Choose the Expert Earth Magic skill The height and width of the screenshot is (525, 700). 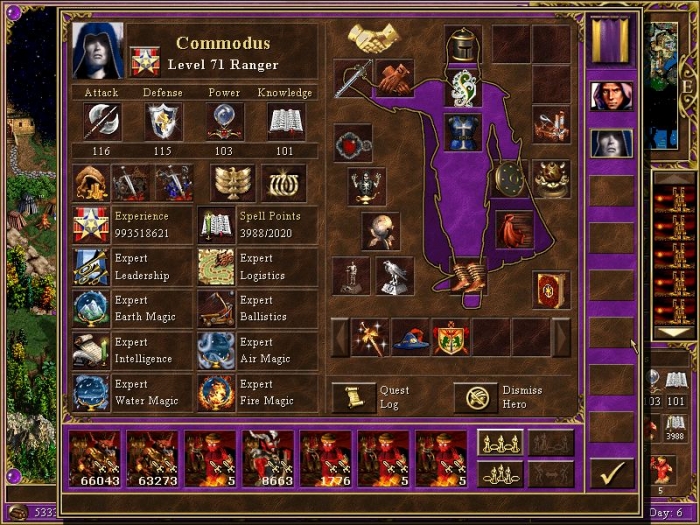92,309
